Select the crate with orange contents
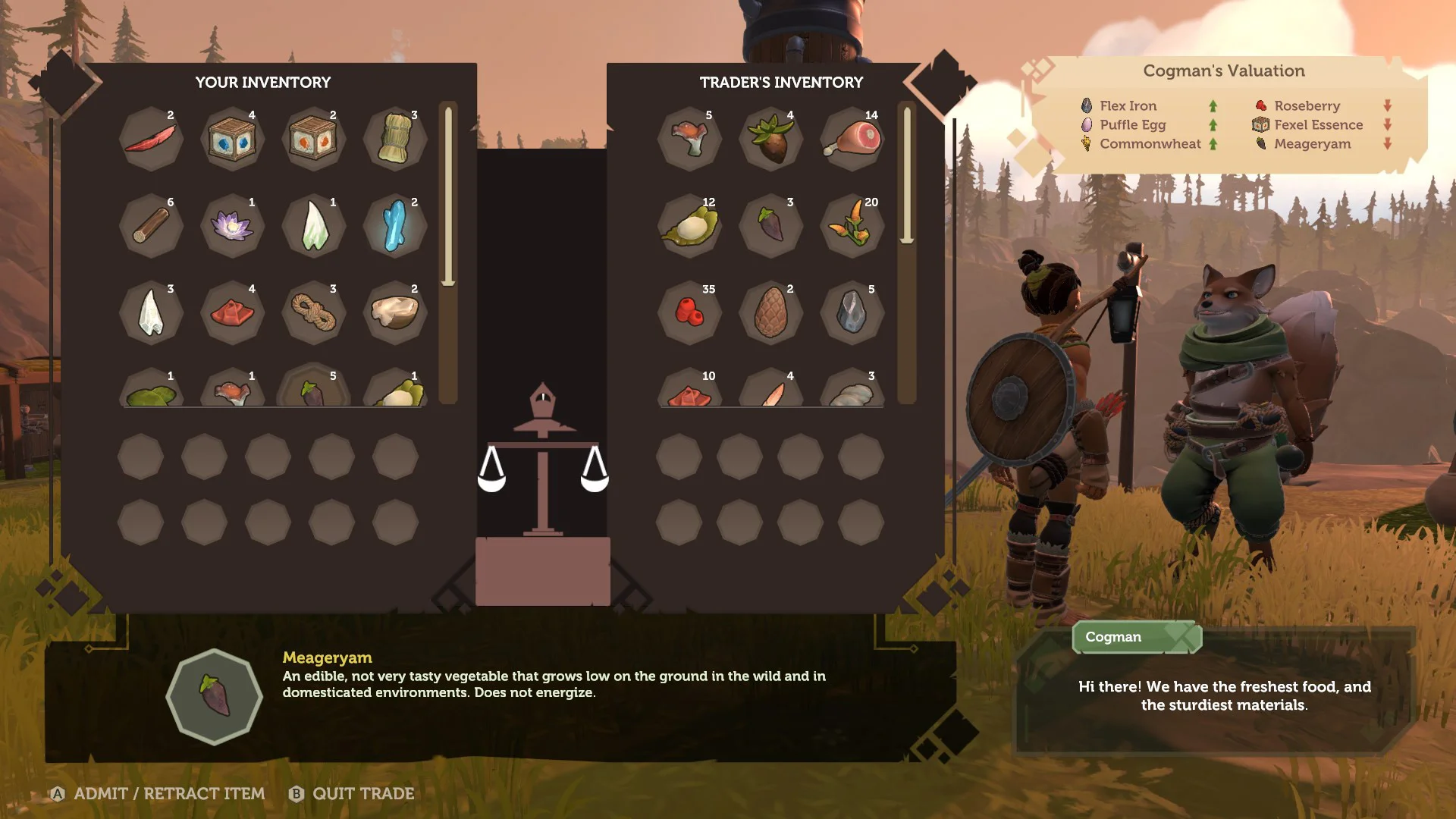 313,140
